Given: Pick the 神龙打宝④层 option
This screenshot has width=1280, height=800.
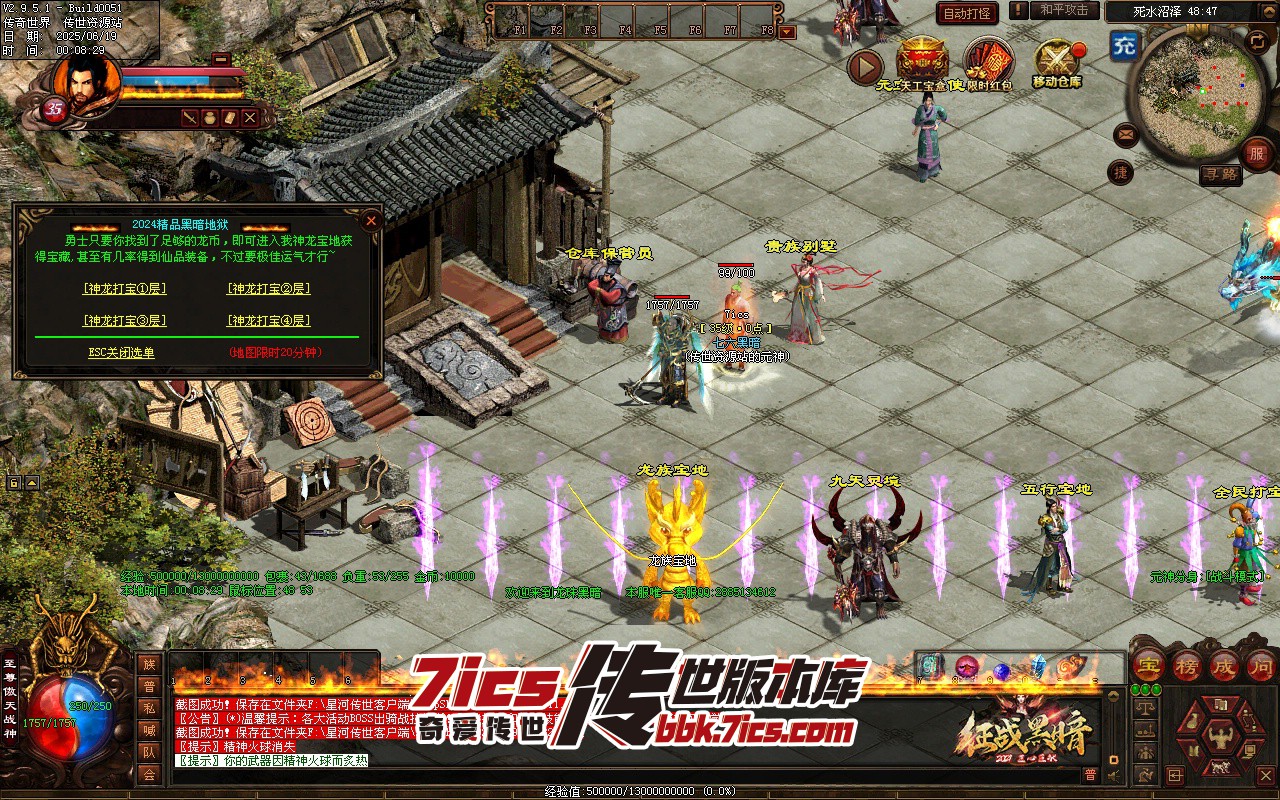Looking at the screenshot, I should tap(268, 321).
